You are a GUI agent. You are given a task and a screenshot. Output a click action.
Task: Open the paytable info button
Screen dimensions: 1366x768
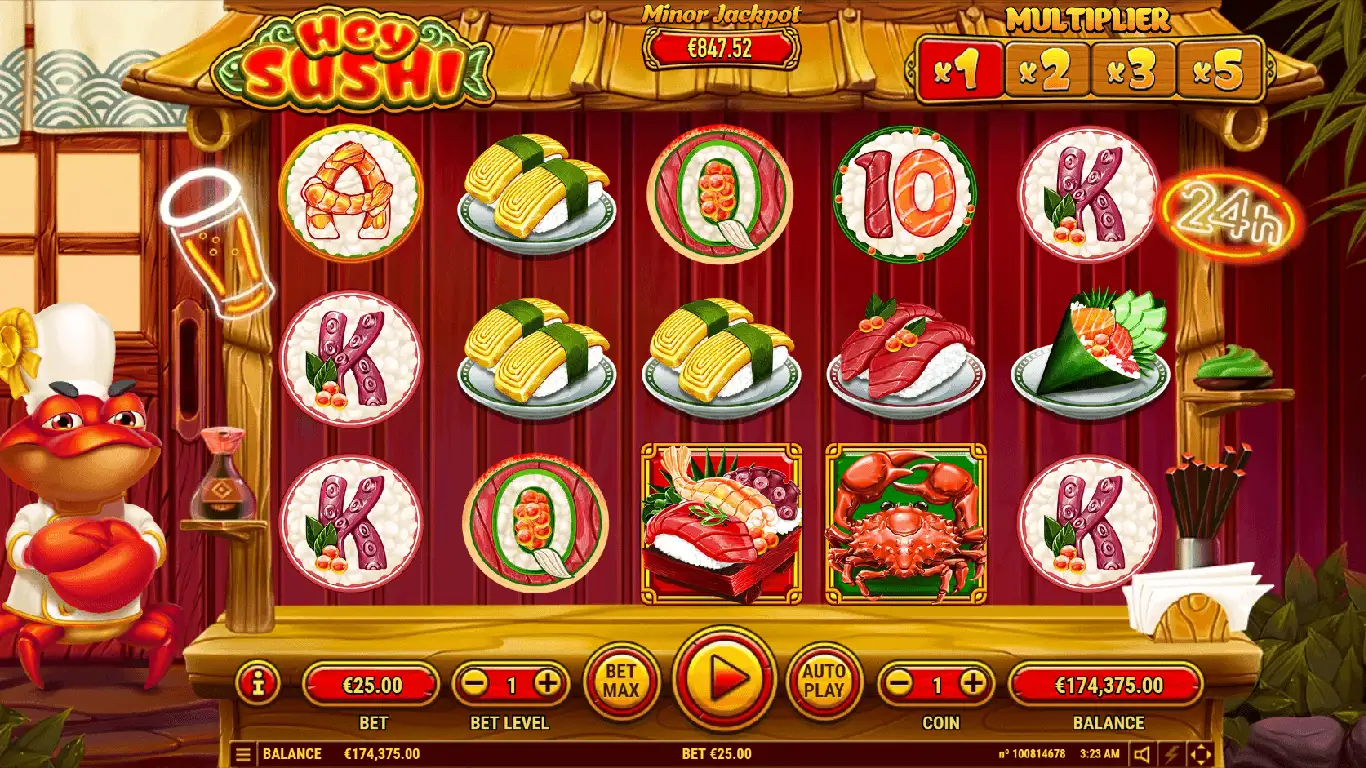tap(258, 684)
